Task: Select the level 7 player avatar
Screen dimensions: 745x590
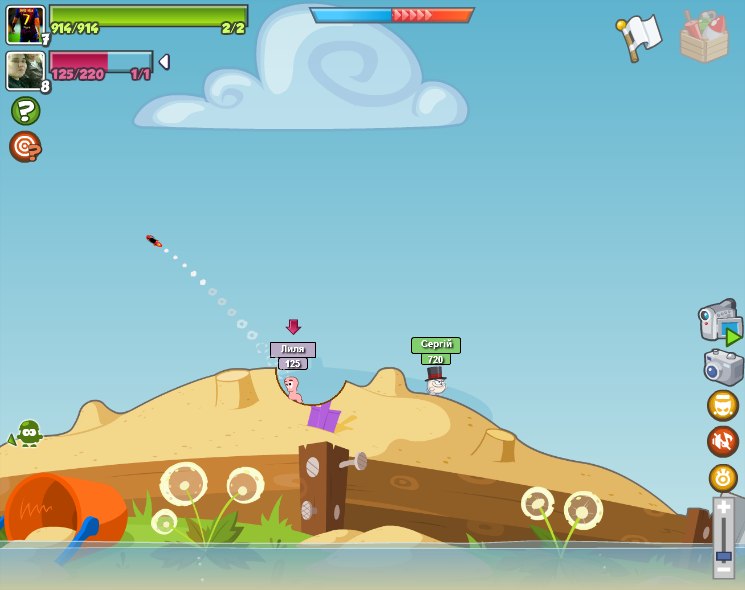Action: pyautogui.click(x=25, y=24)
